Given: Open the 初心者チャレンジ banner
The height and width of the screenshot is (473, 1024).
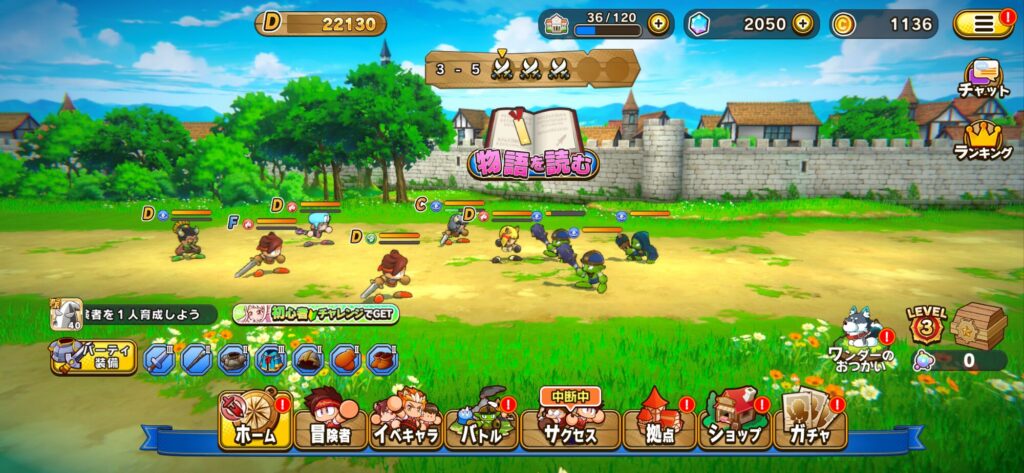Looking at the screenshot, I should click(316, 314).
